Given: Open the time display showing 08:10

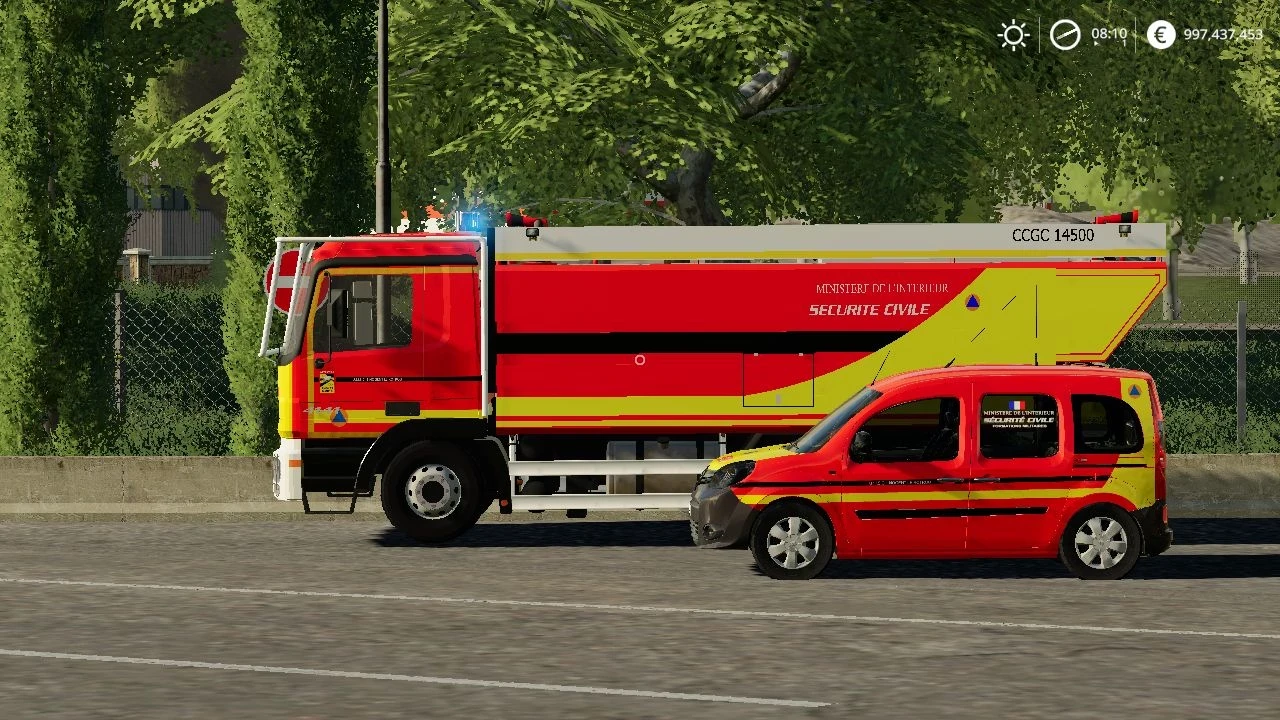Looking at the screenshot, I should (x=1112, y=35).
